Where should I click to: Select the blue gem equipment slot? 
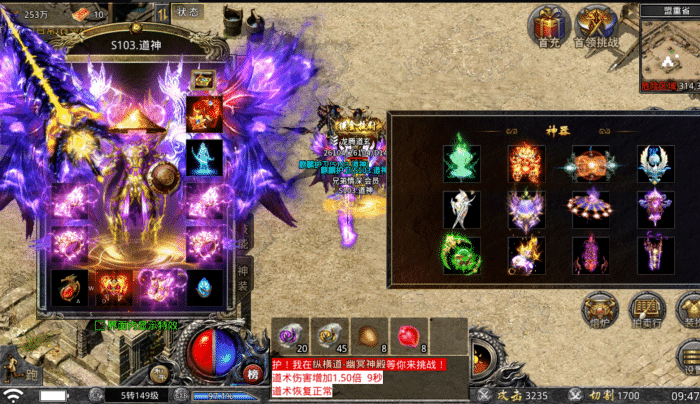click(204, 288)
